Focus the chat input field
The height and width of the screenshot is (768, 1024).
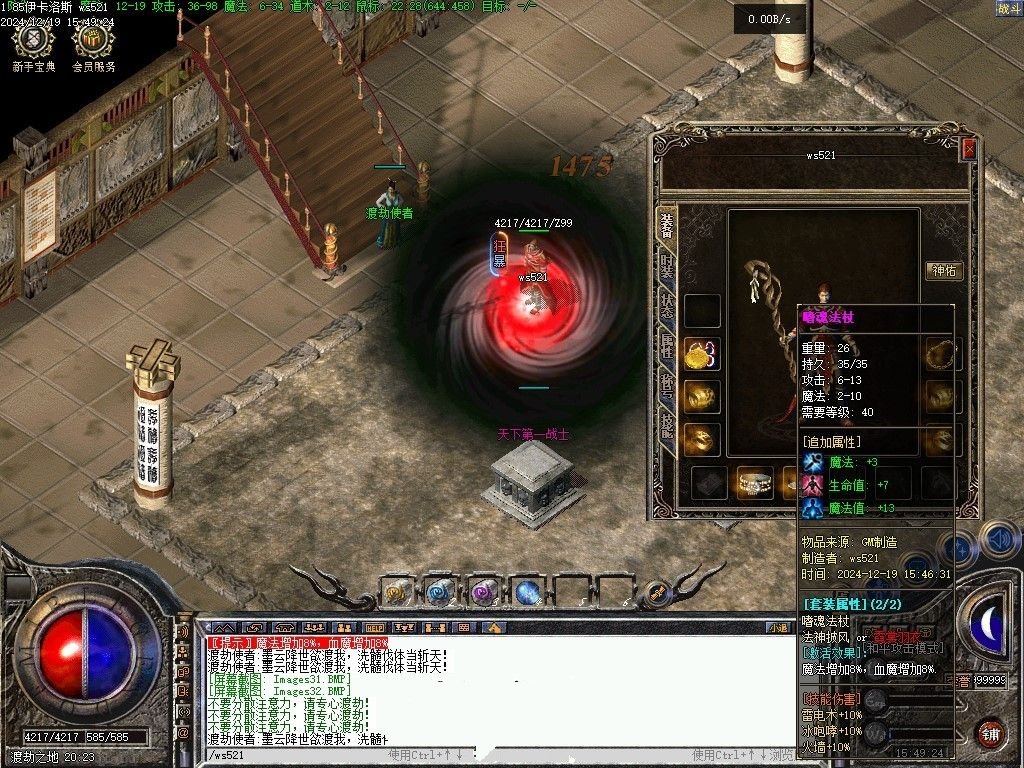[300, 755]
